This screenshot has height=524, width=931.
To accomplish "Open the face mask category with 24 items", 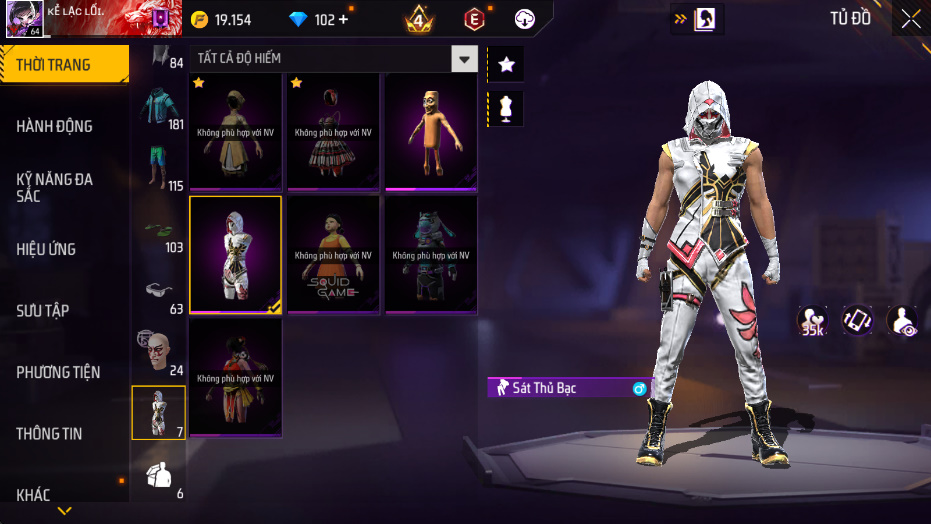I will point(159,353).
